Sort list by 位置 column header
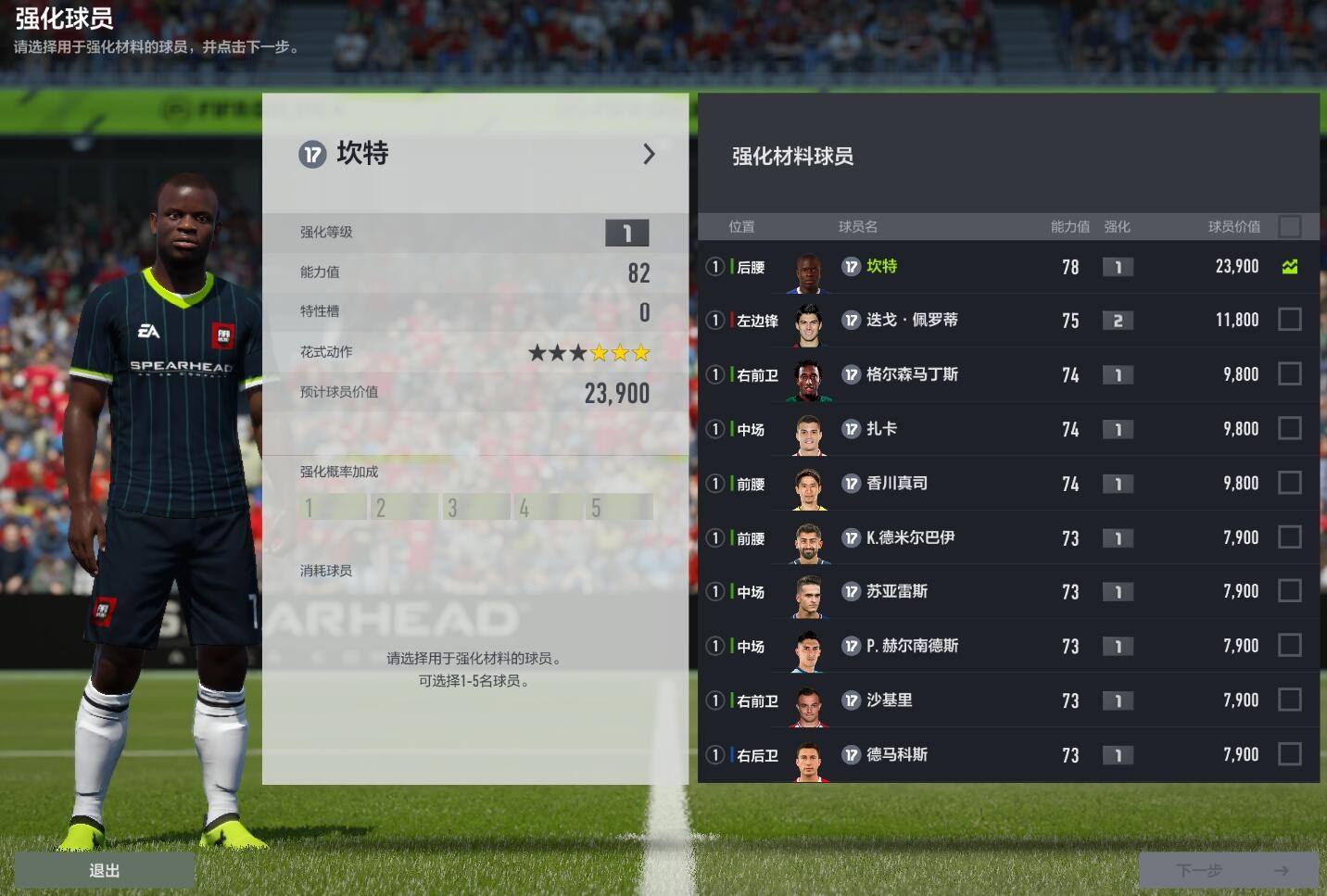 741,227
